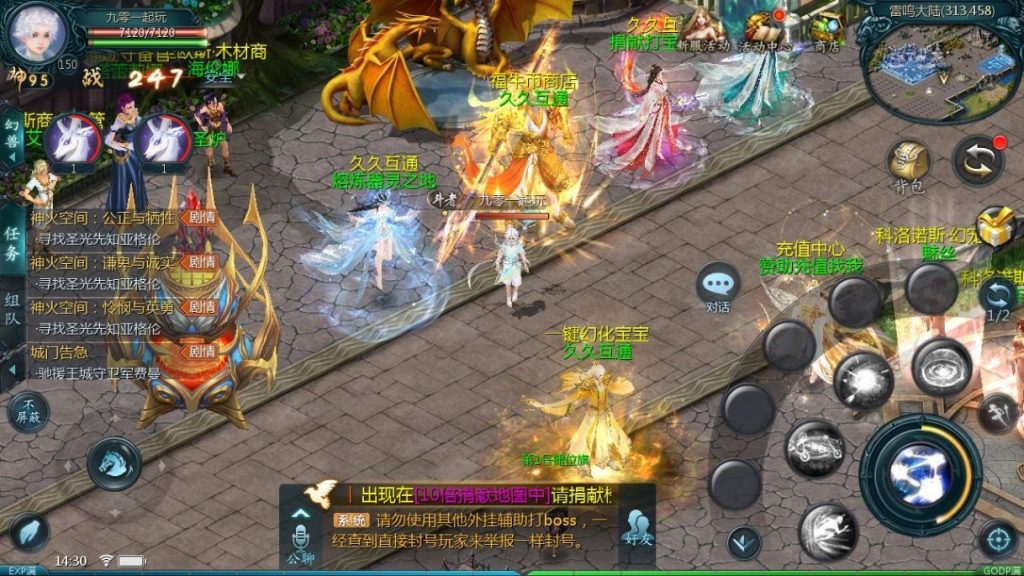The height and width of the screenshot is (576, 1024).
Task: Select the 任务 quest tab
Action: pos(13,245)
